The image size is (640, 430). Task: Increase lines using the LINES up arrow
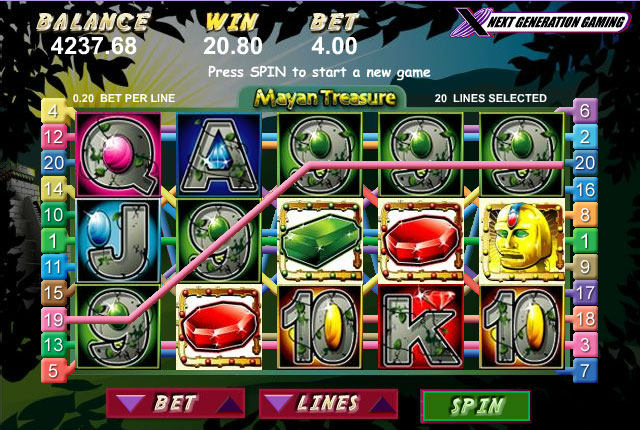point(381,404)
